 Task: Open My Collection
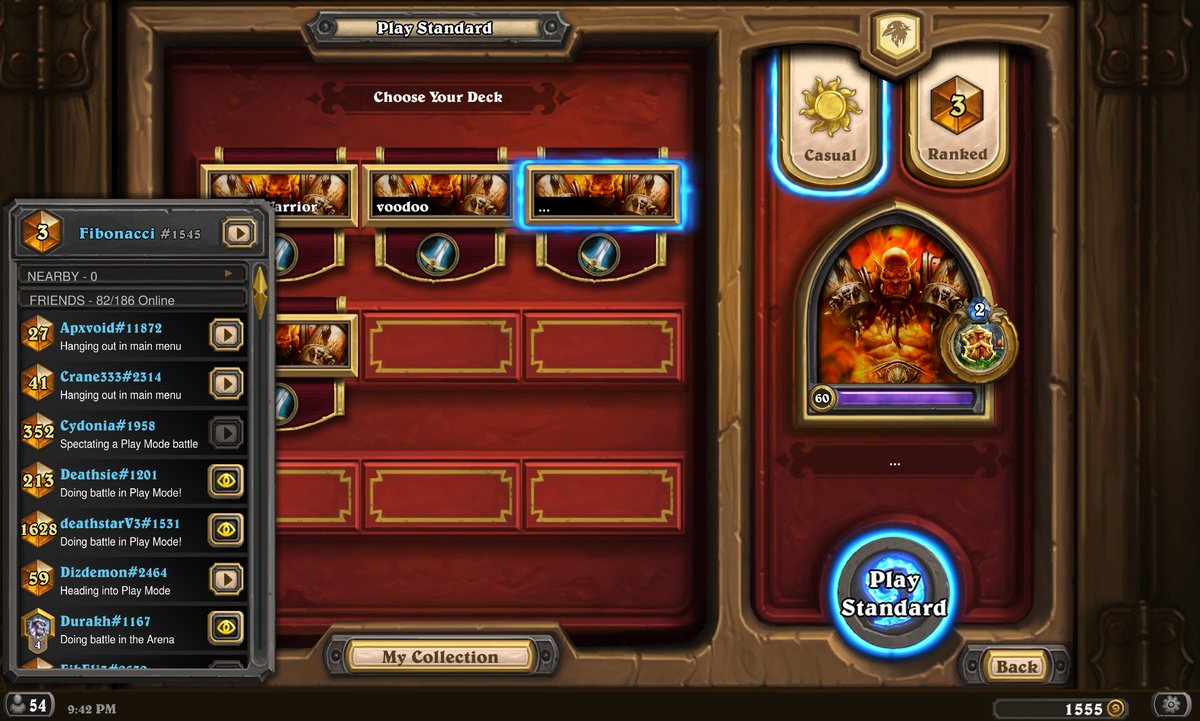click(439, 657)
